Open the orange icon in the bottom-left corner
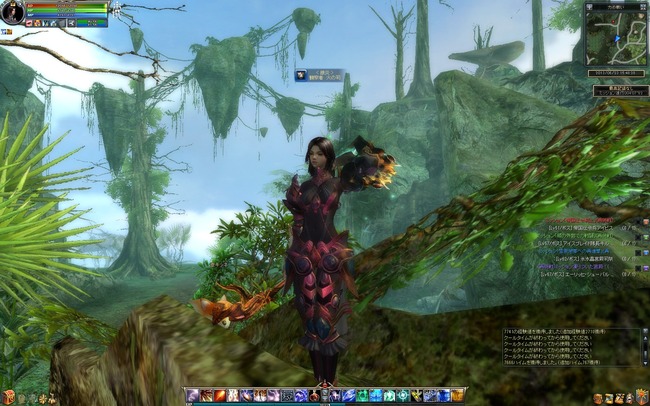 (x=9, y=397)
